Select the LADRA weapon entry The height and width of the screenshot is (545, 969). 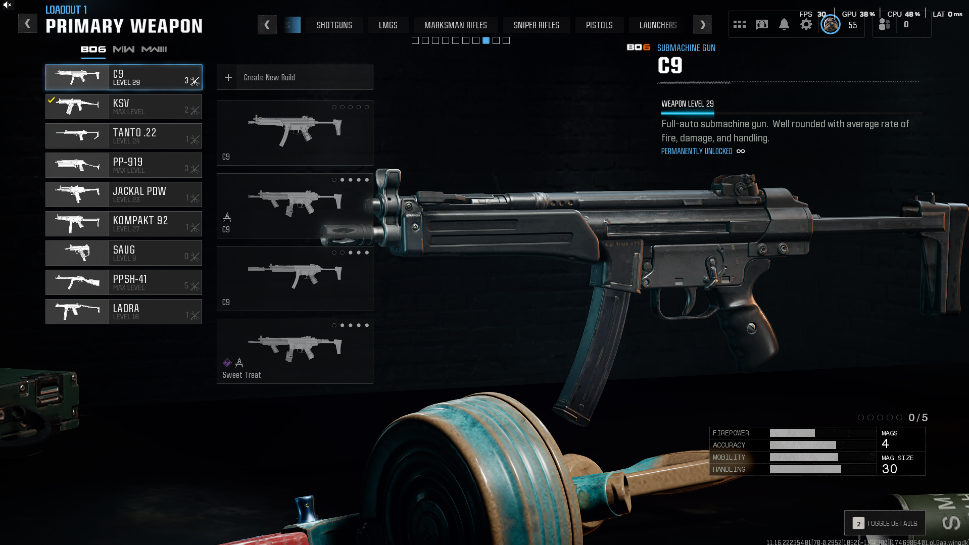[x=123, y=311]
